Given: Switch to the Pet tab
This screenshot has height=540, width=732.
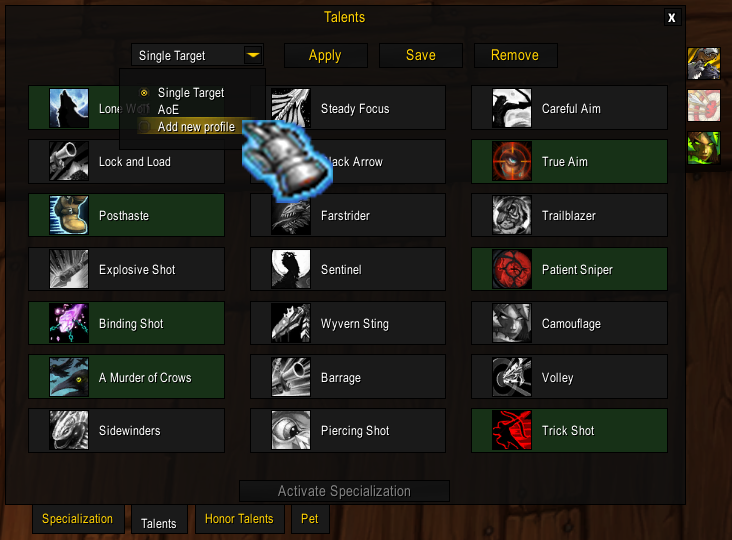Looking at the screenshot, I should 309,519.
